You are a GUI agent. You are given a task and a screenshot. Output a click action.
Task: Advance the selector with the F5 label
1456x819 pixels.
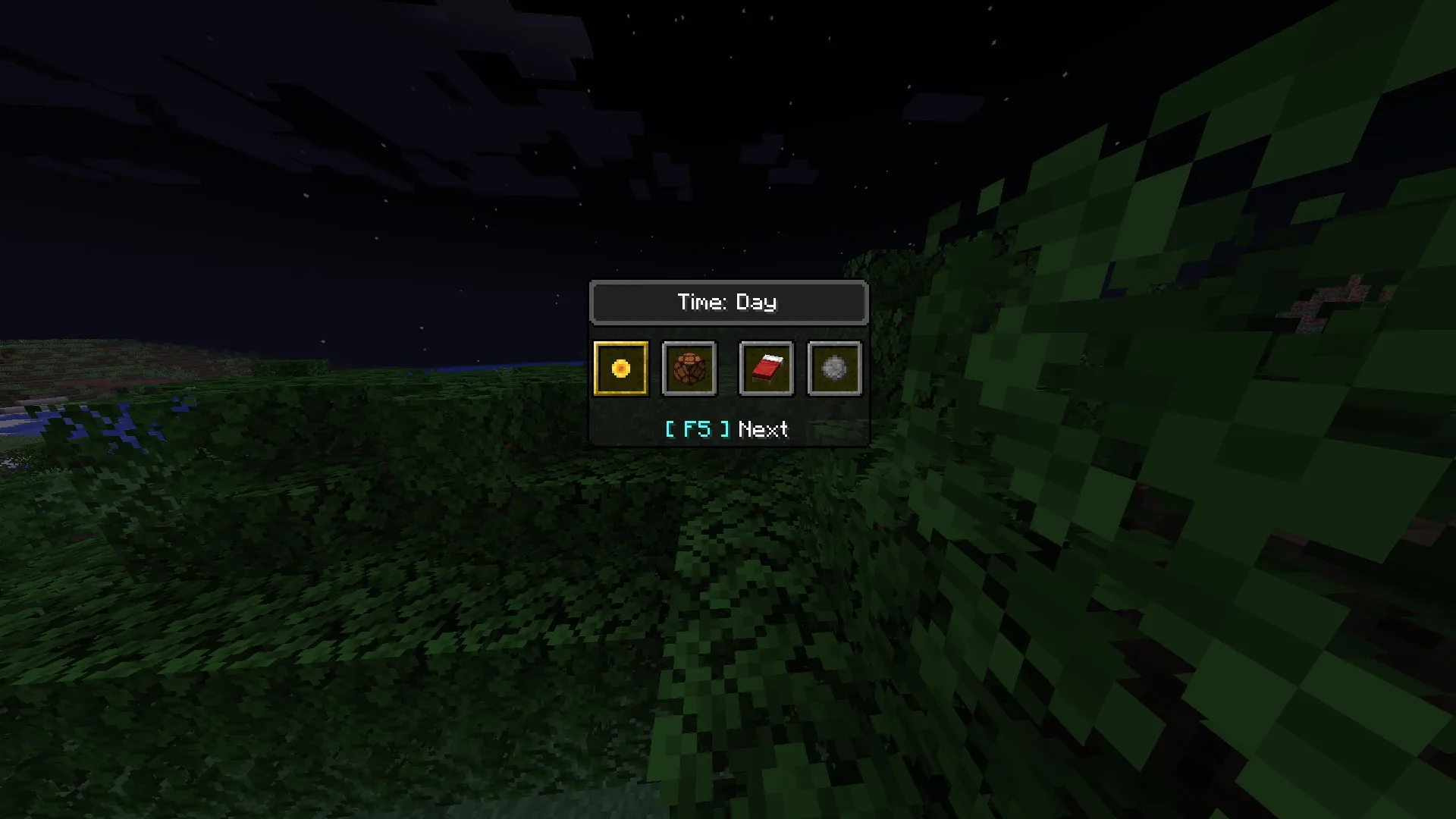point(698,428)
